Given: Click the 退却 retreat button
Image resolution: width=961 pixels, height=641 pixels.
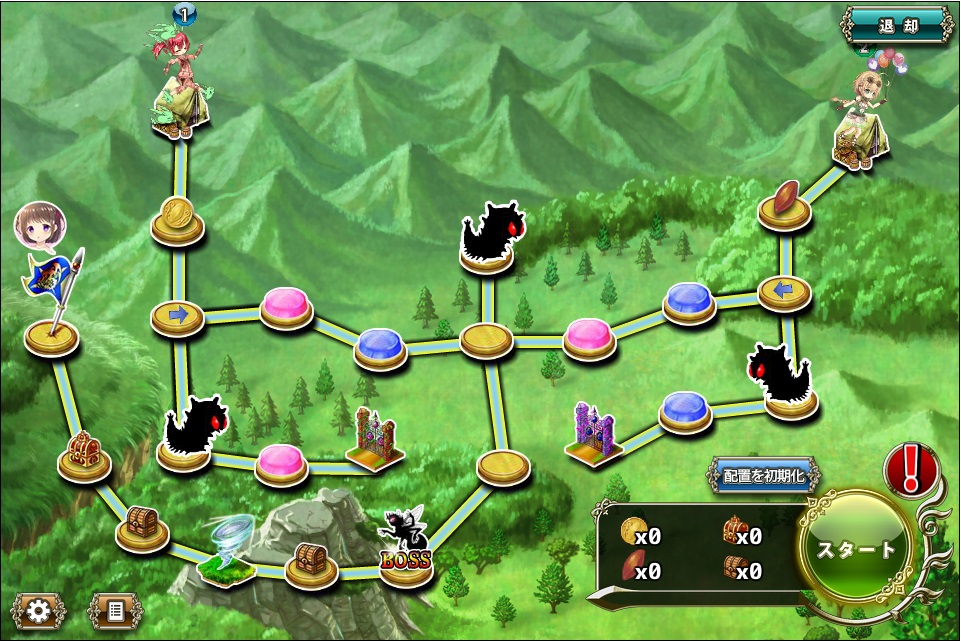Looking at the screenshot, I should [897, 25].
